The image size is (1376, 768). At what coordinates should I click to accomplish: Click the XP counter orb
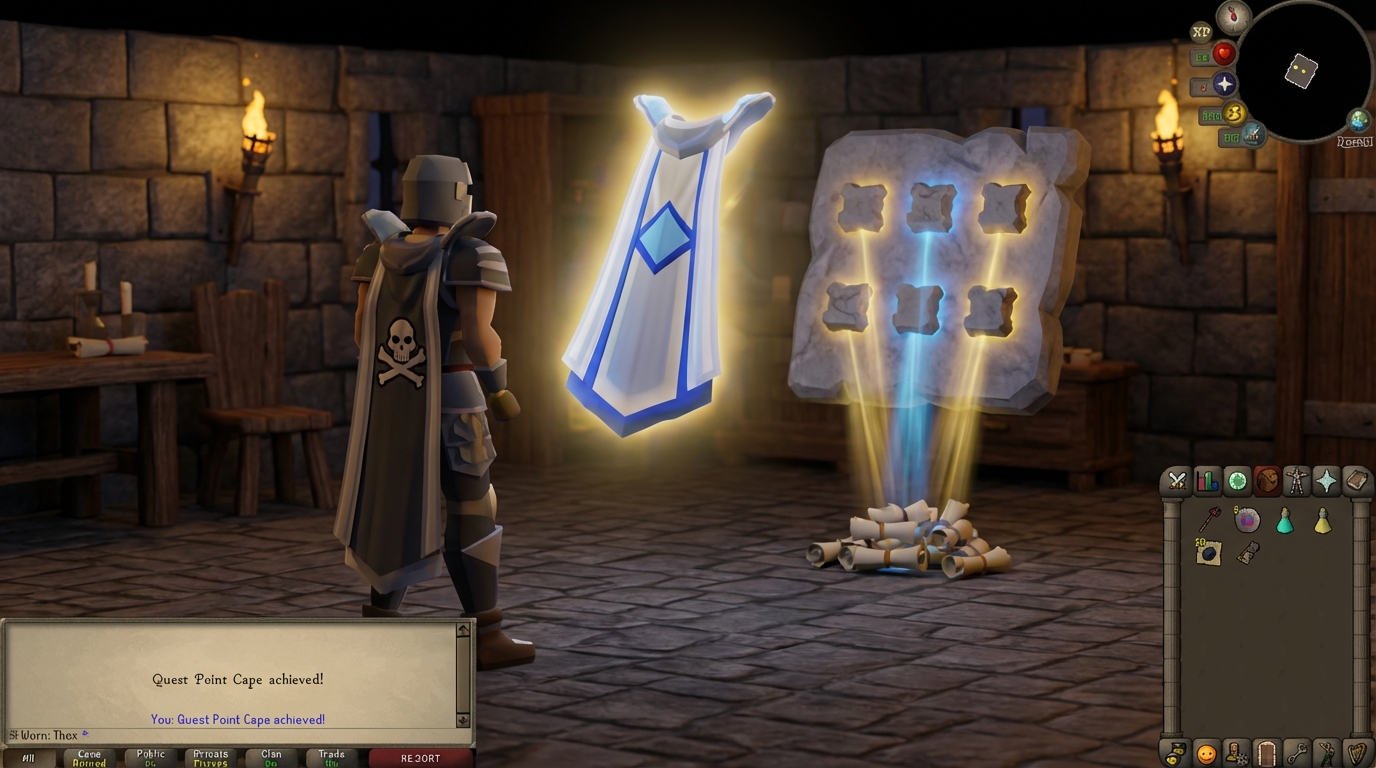coord(1201,32)
